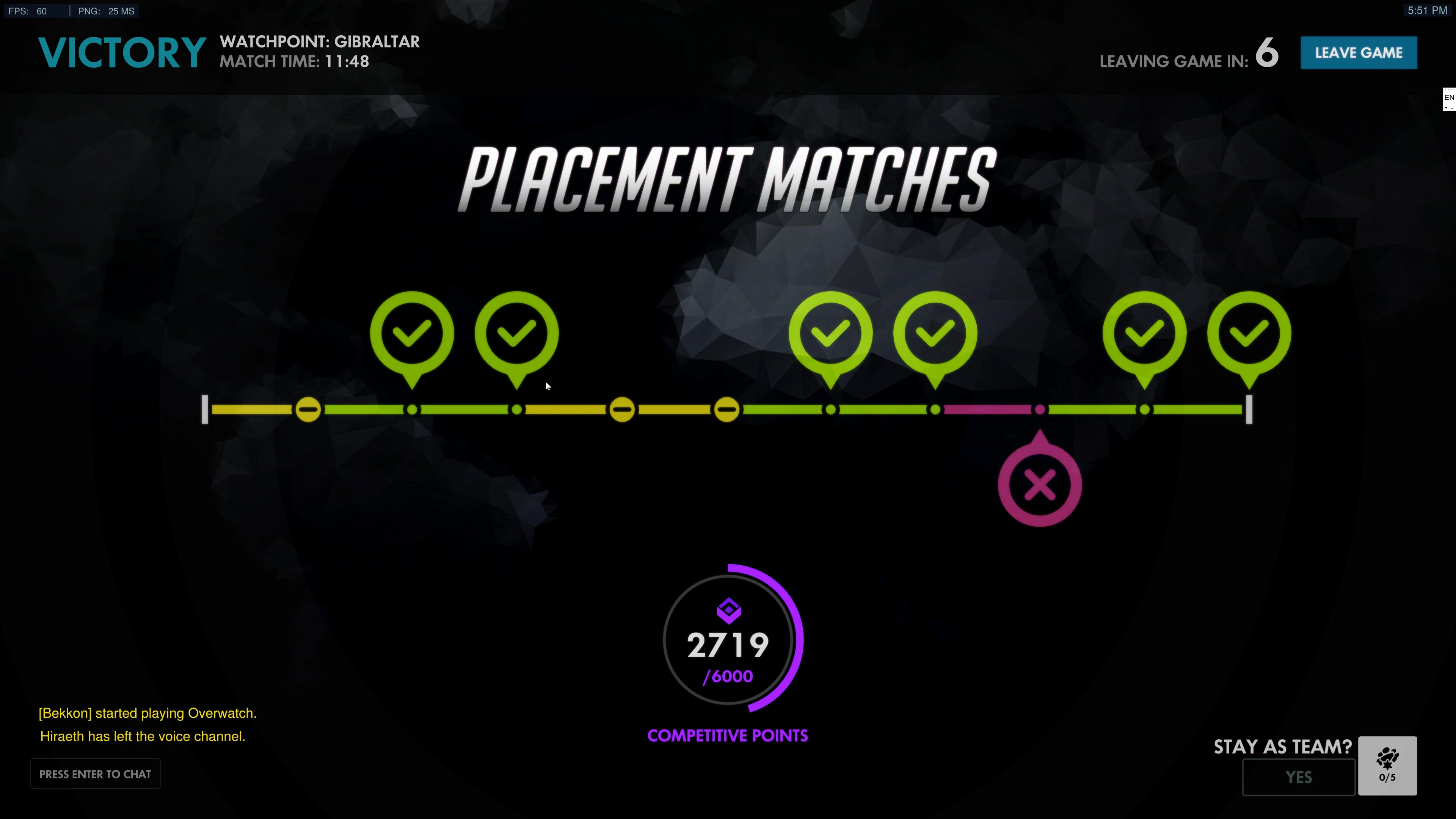The width and height of the screenshot is (1456, 819).
Task: Click the WATCHPOINT: GIBRALTAR map label
Action: pyautogui.click(x=319, y=41)
